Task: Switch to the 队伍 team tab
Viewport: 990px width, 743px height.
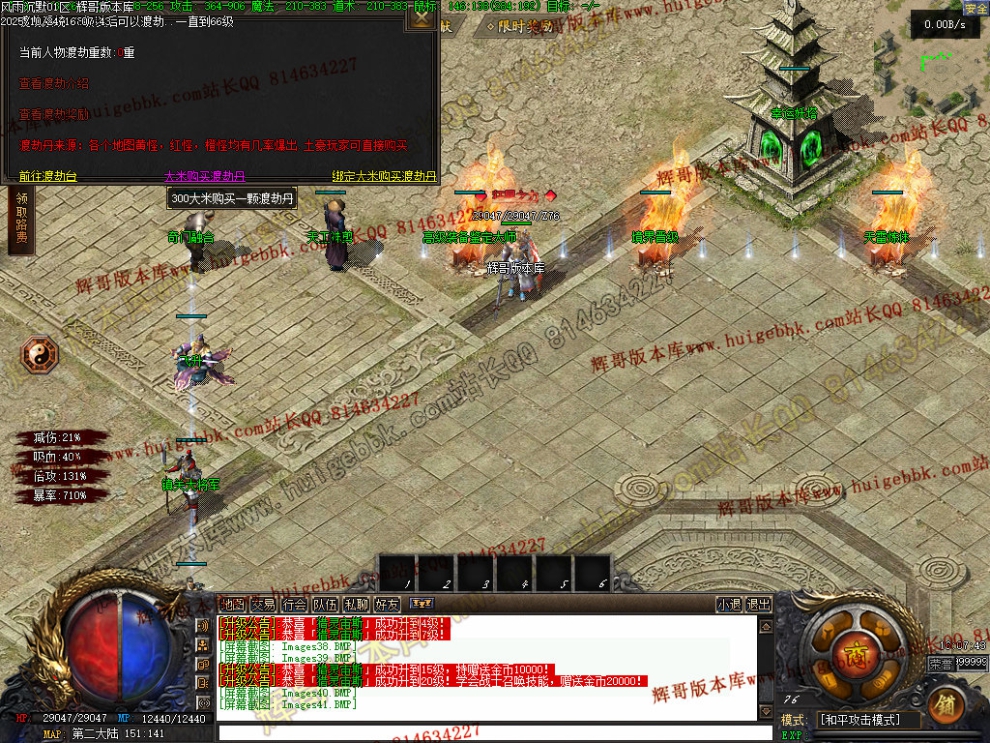Action: click(x=325, y=604)
